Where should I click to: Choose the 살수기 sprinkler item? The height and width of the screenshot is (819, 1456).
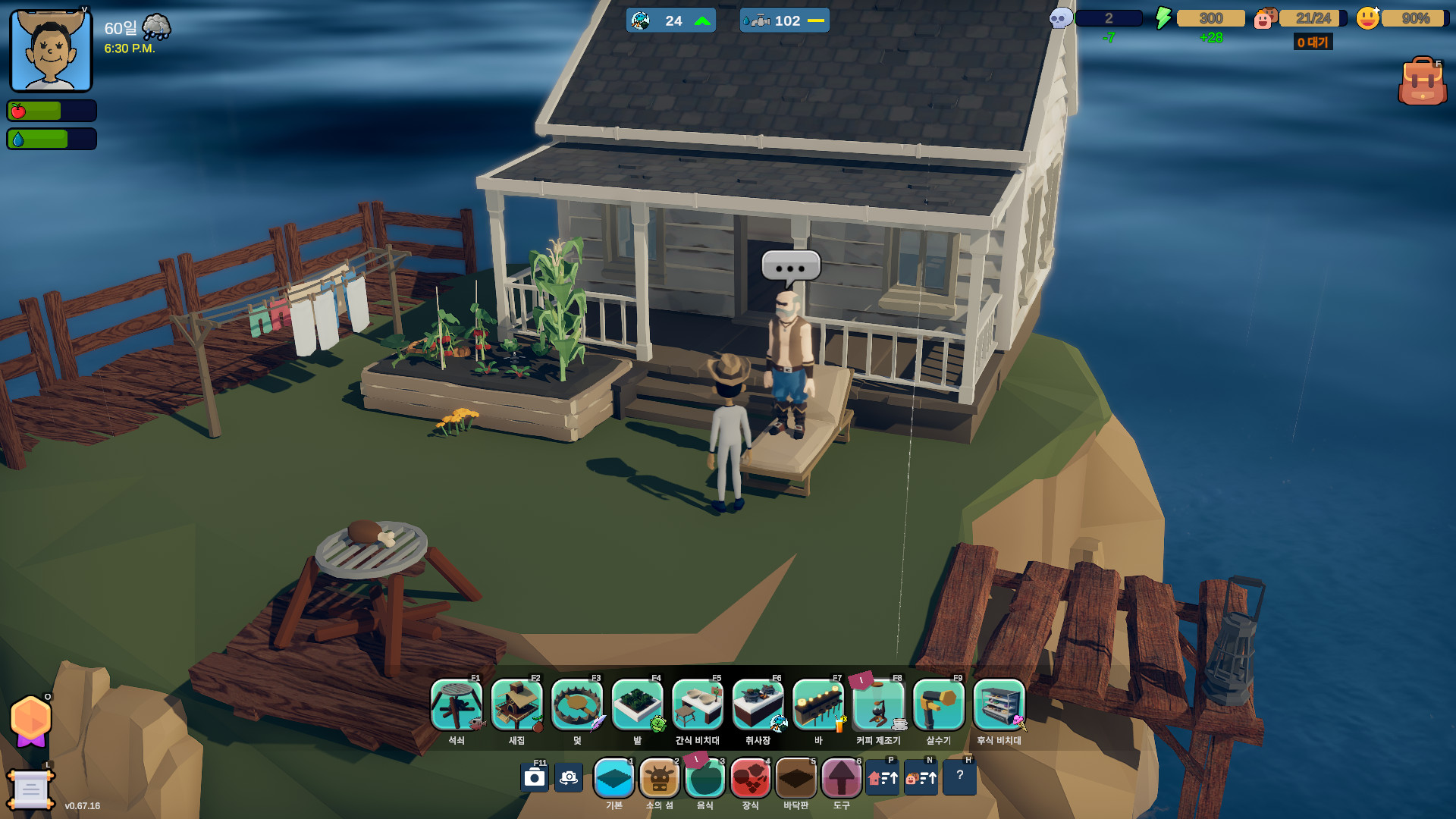(x=939, y=705)
